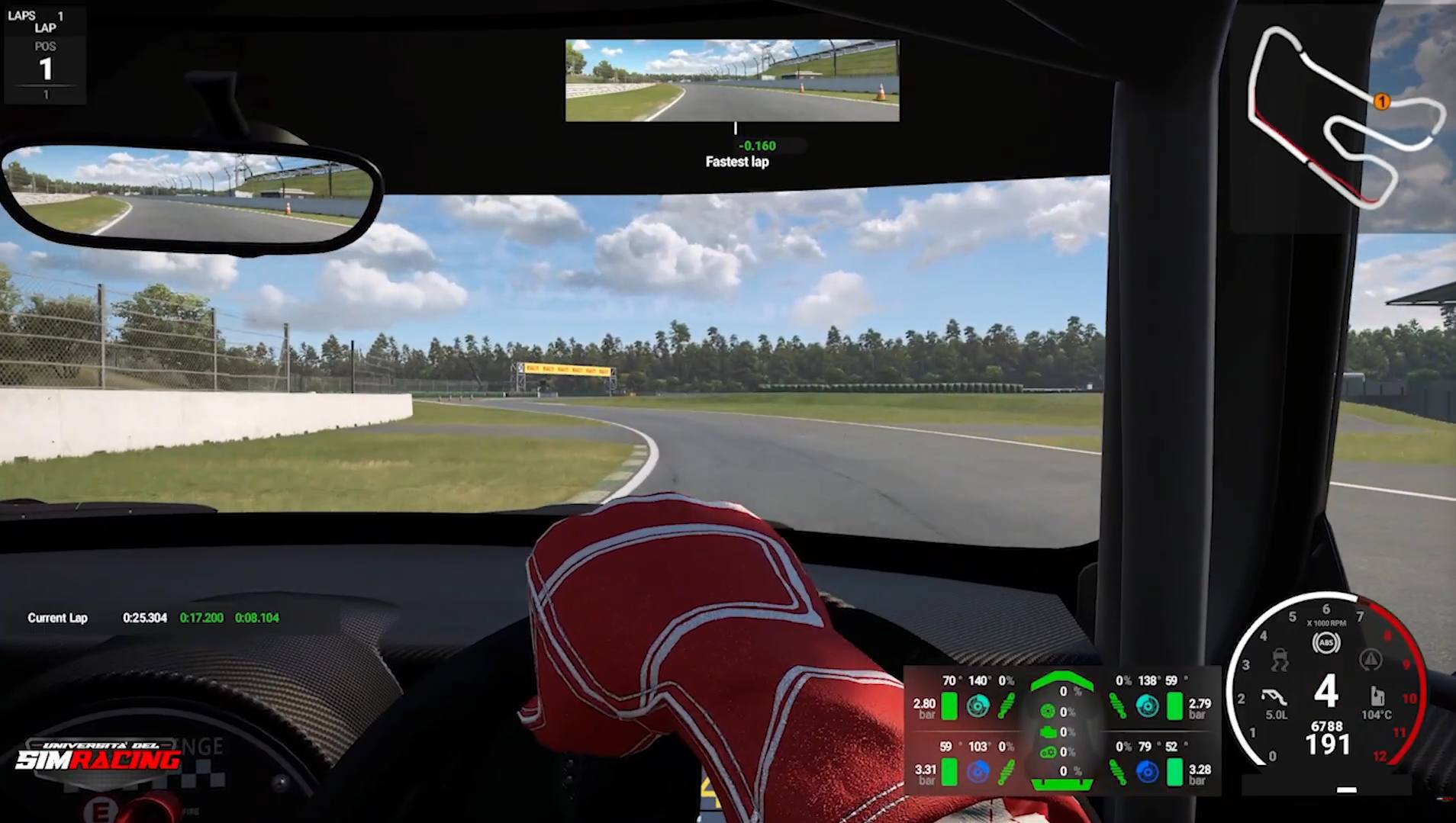Open the picture-in-picture chase camera view
Screen dimensions: 1456x823
coord(731,79)
